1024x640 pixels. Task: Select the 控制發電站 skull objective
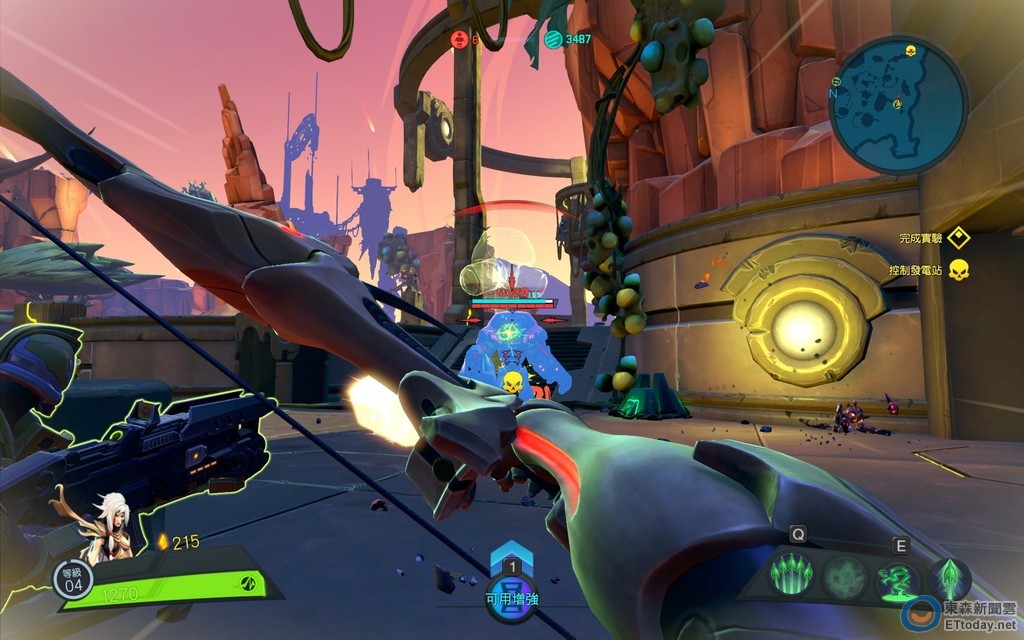pyautogui.click(x=958, y=269)
